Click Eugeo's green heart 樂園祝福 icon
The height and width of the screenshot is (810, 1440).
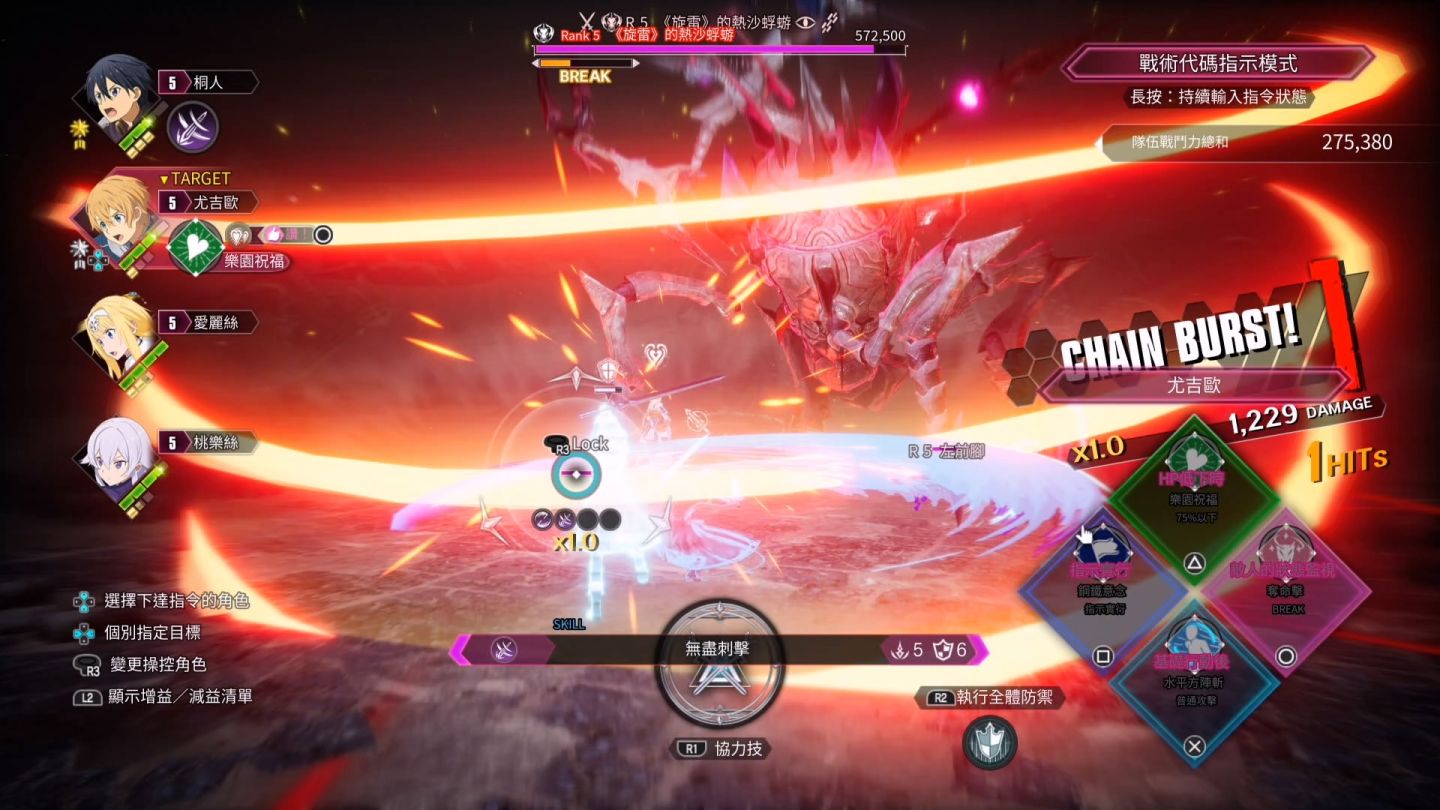[x=195, y=247]
